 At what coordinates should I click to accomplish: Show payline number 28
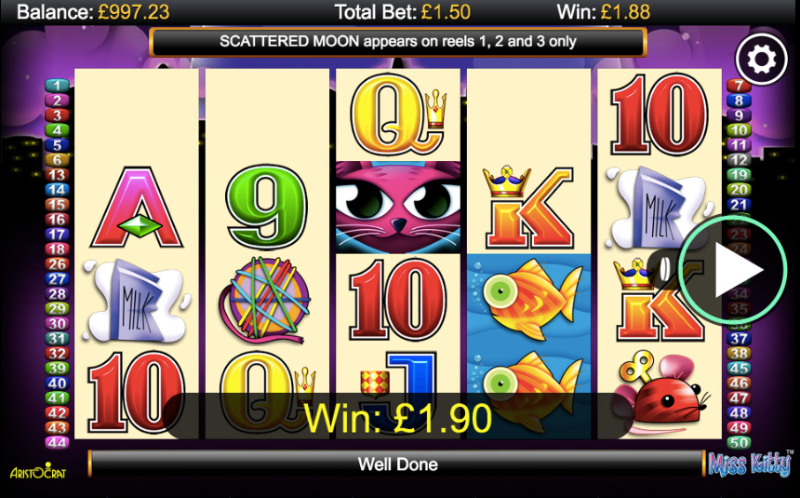click(58, 294)
